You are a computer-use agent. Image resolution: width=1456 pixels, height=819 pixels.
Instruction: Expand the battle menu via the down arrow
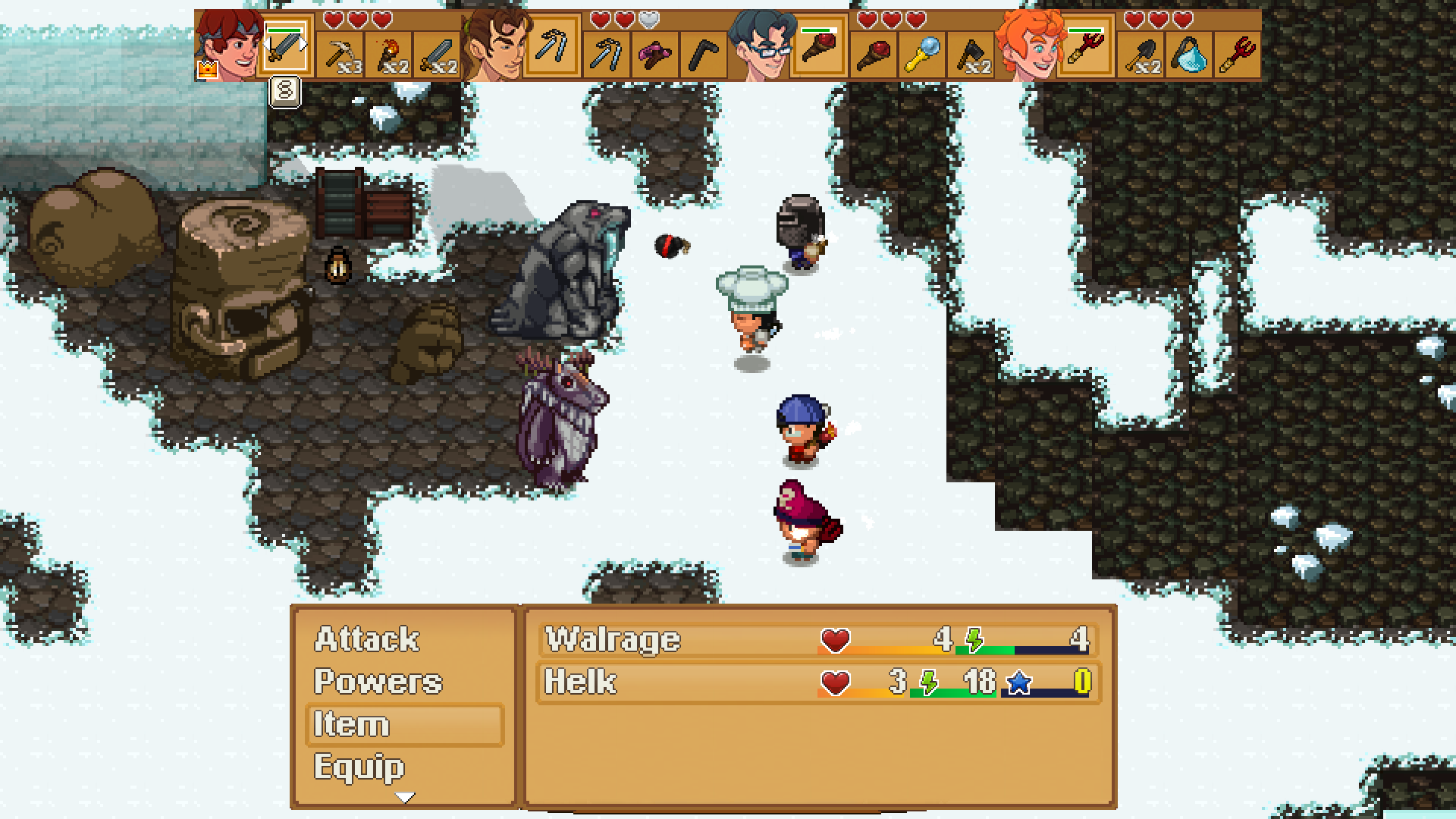coord(406,798)
